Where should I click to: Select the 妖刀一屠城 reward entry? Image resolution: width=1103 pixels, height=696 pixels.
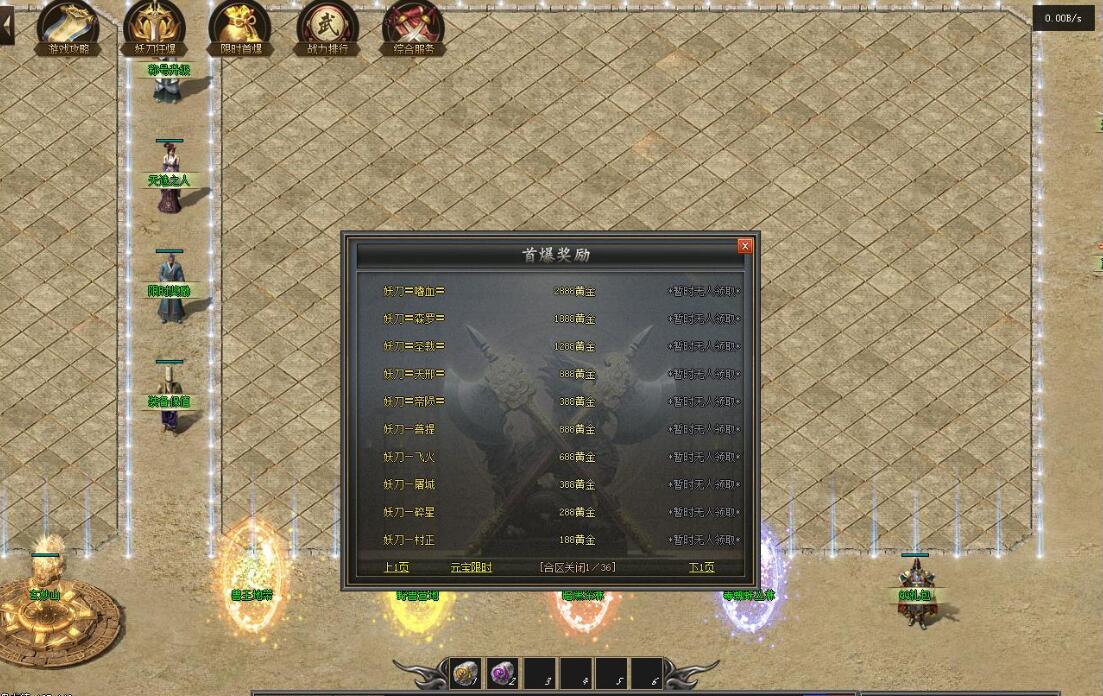point(409,485)
